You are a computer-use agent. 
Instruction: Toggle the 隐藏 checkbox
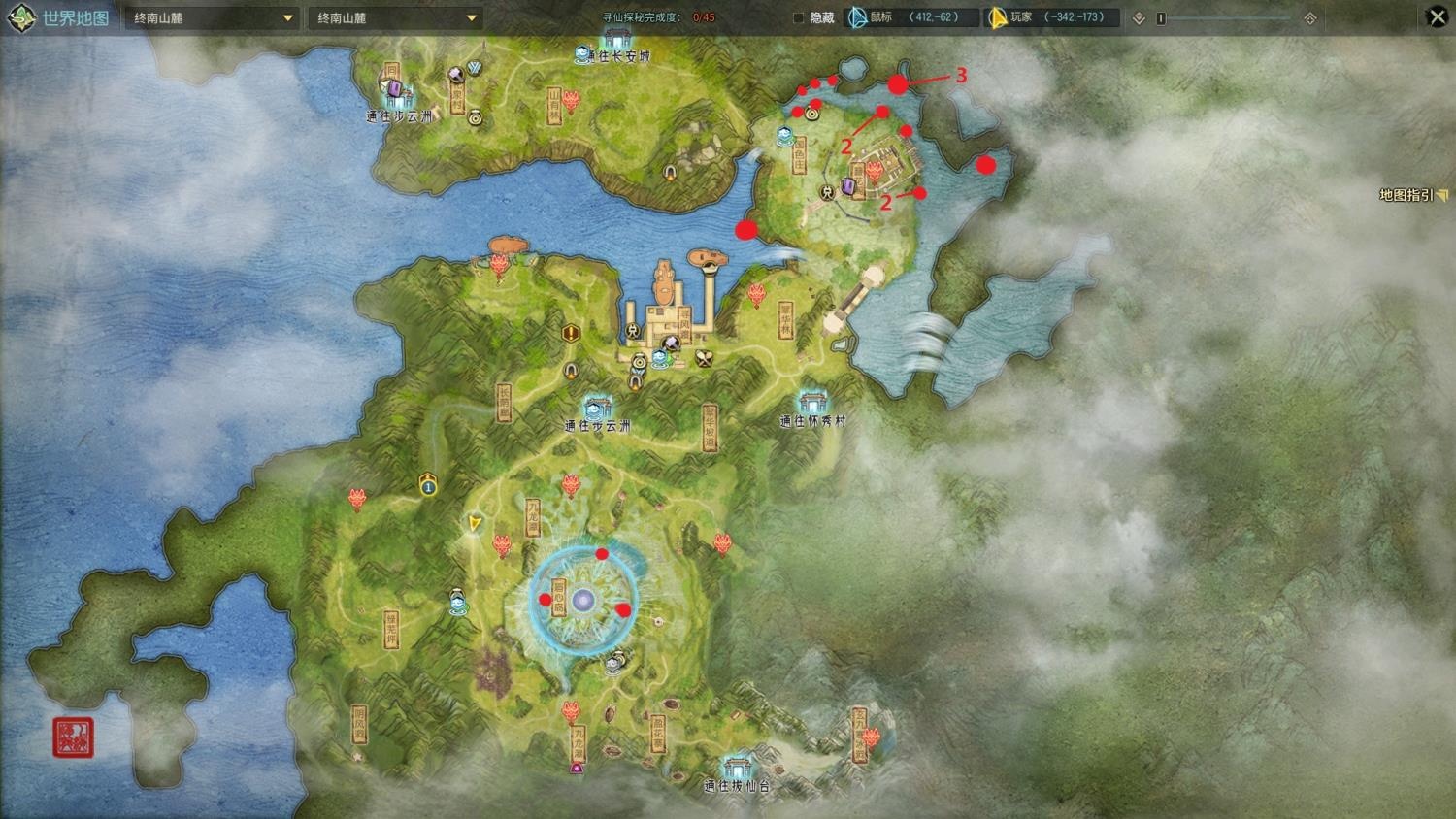tap(799, 18)
